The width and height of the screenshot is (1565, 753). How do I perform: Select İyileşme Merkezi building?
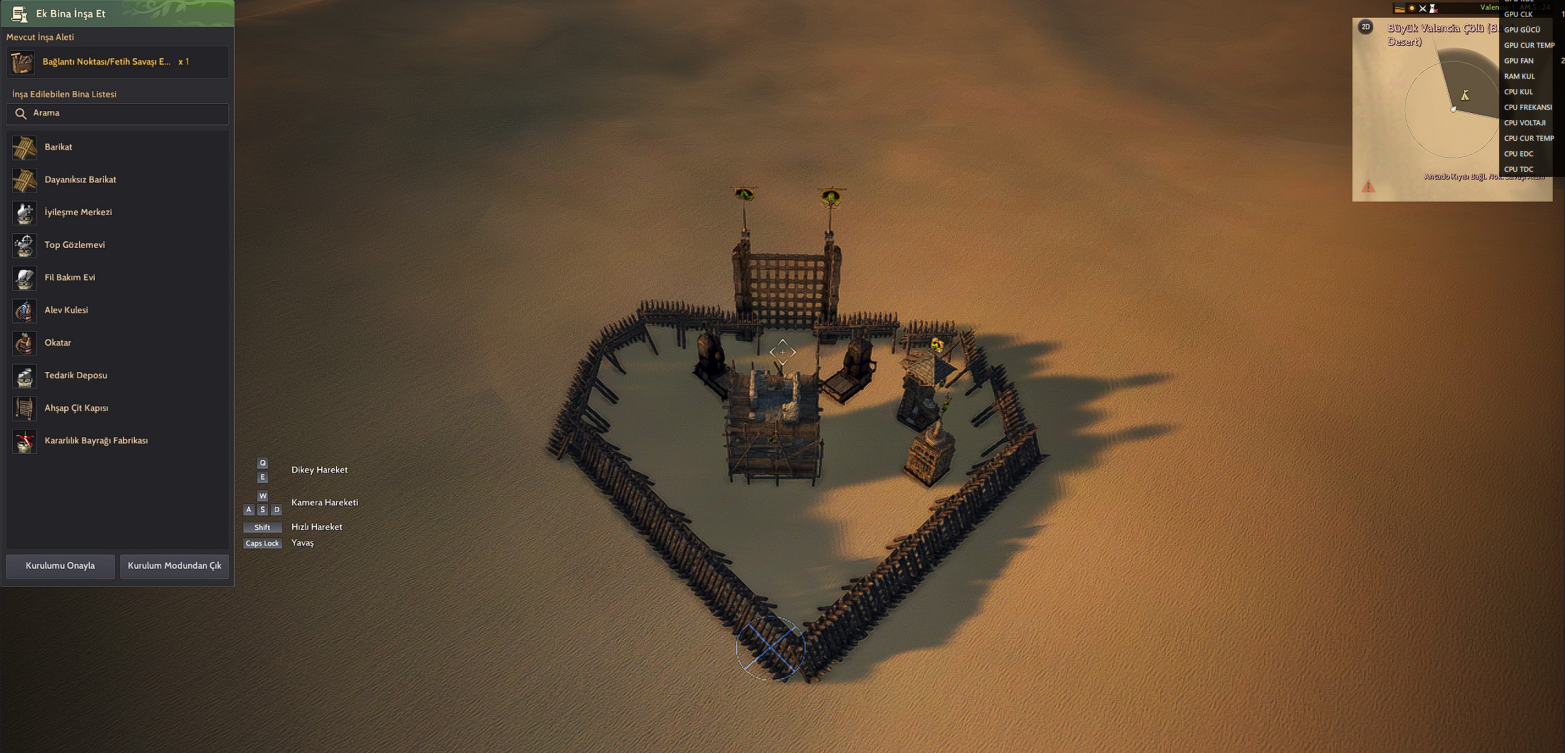click(x=78, y=212)
